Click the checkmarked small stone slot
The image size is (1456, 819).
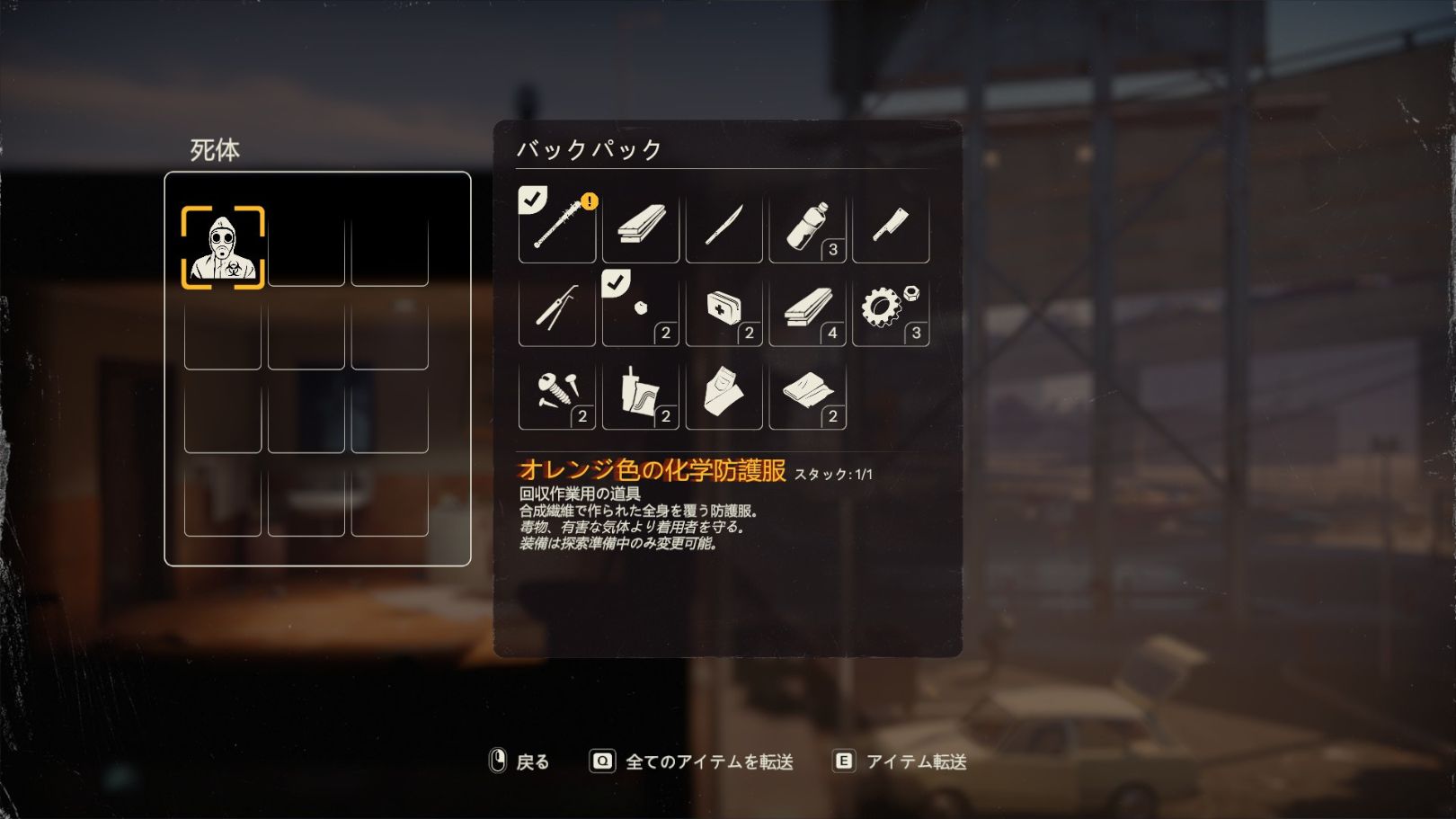pos(640,308)
